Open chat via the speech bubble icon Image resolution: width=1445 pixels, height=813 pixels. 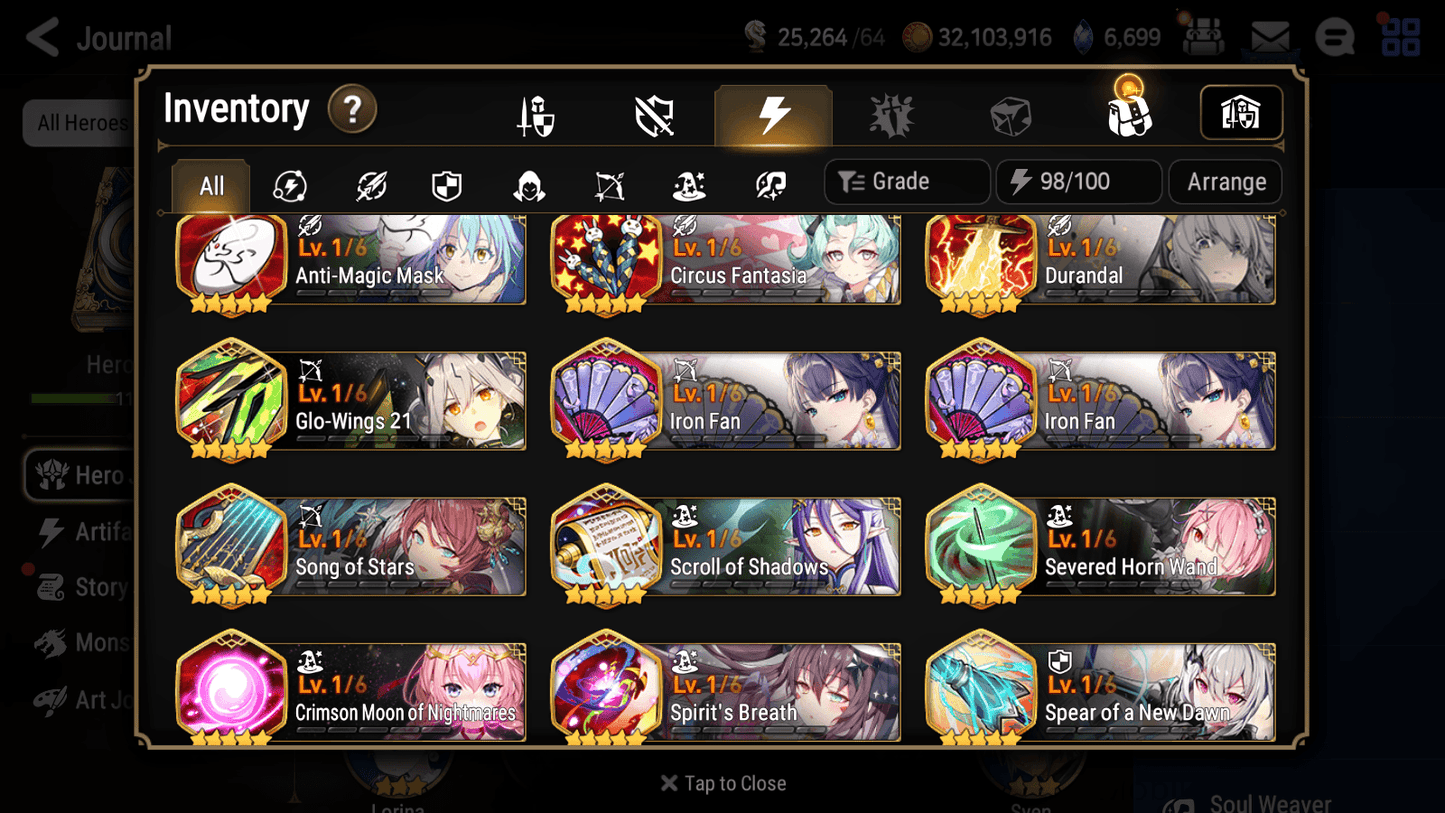tap(1335, 36)
